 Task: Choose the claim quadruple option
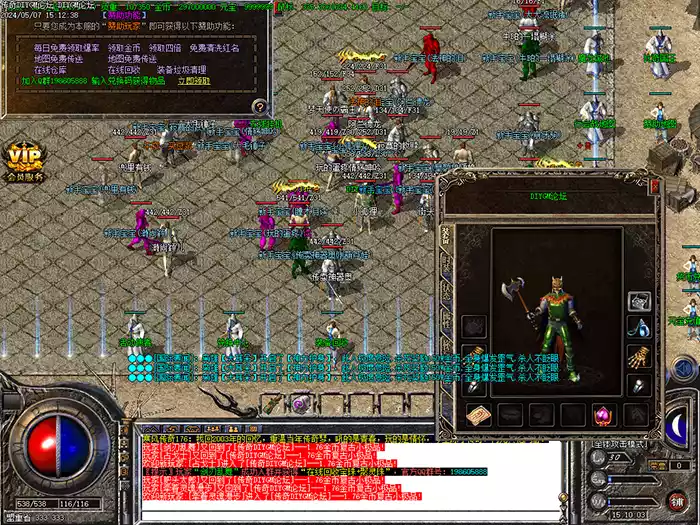click(165, 48)
